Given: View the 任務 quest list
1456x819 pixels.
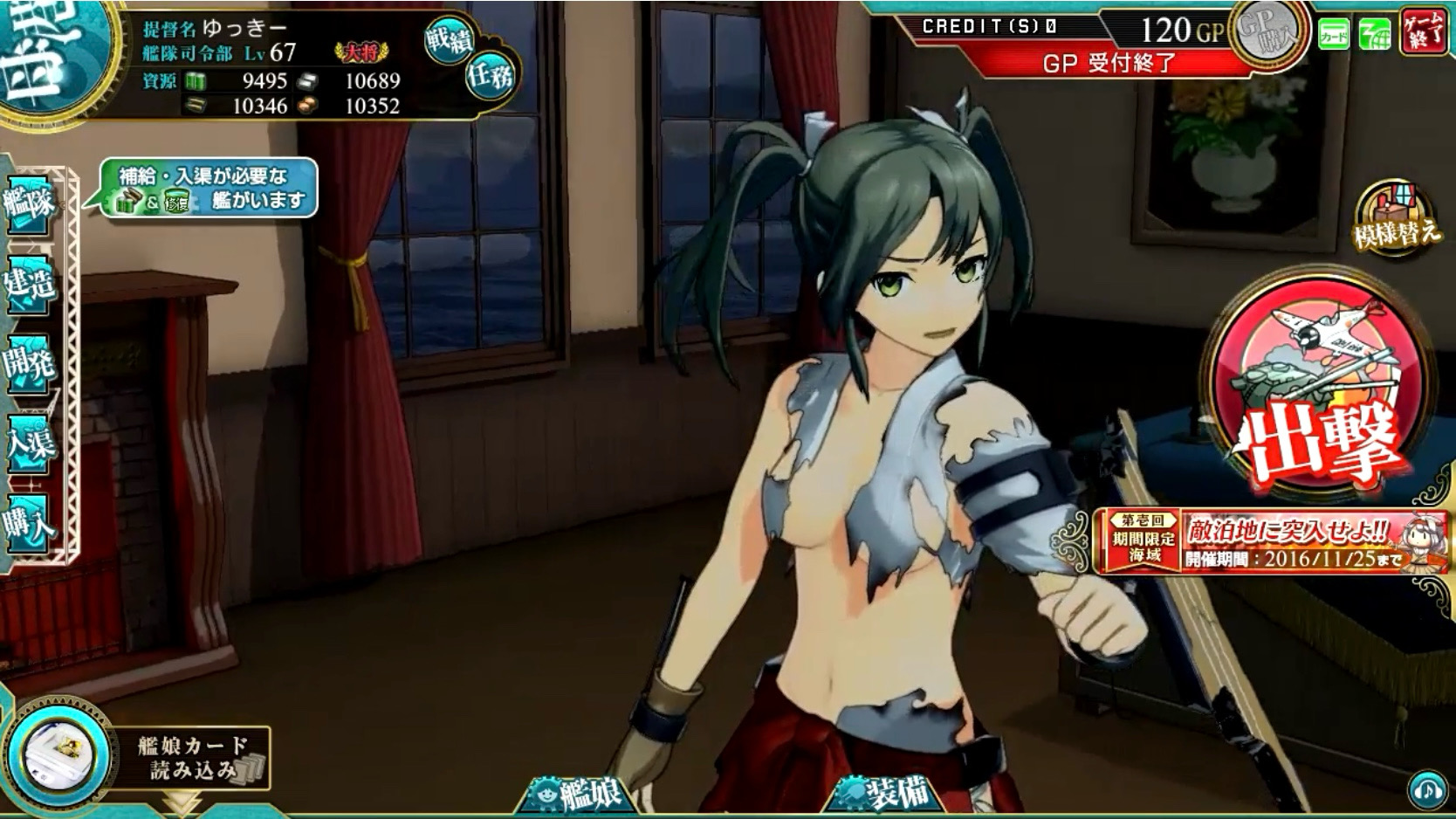Looking at the screenshot, I should pyautogui.click(x=491, y=77).
